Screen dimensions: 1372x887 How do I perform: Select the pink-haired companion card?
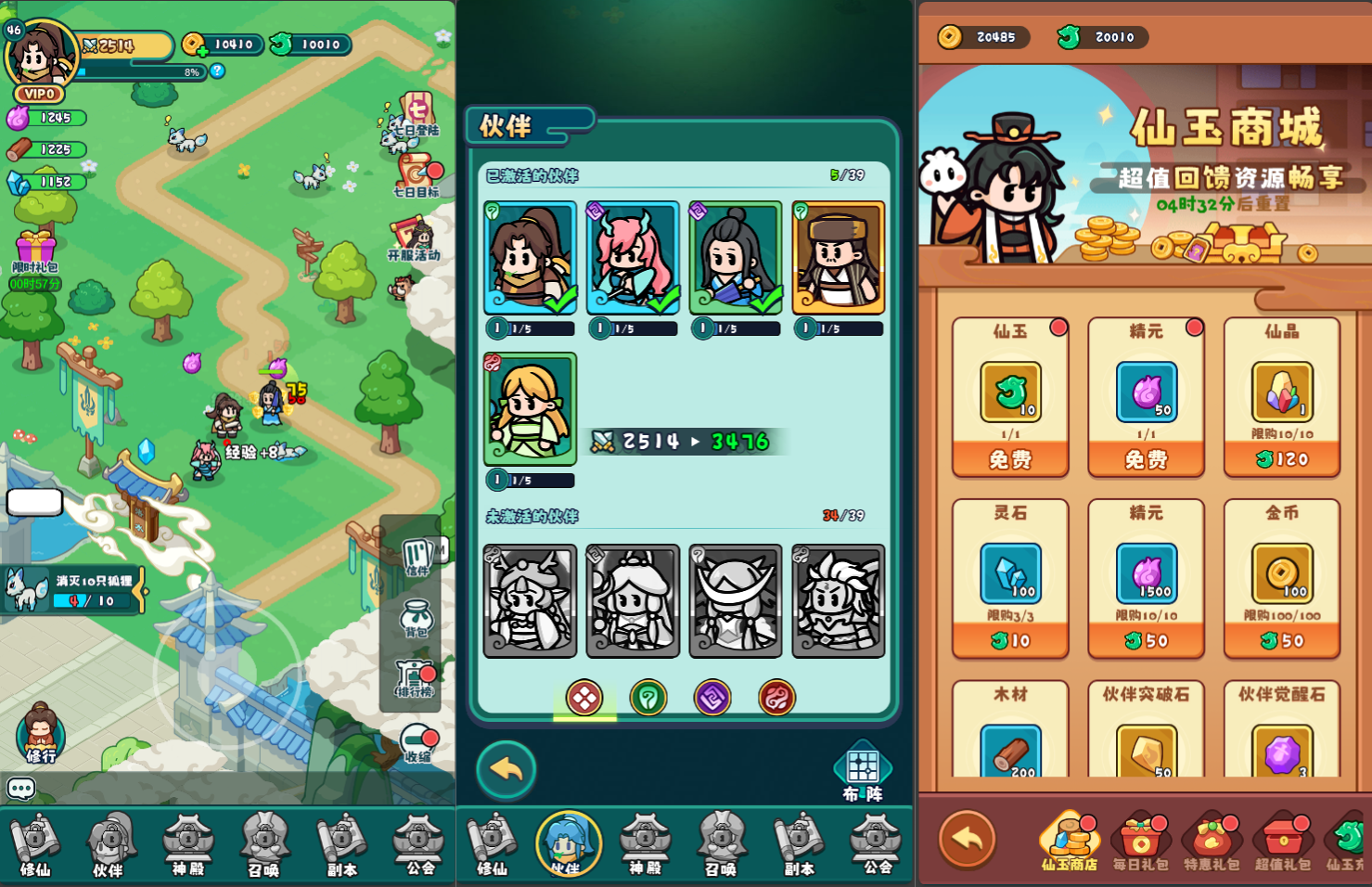633,258
